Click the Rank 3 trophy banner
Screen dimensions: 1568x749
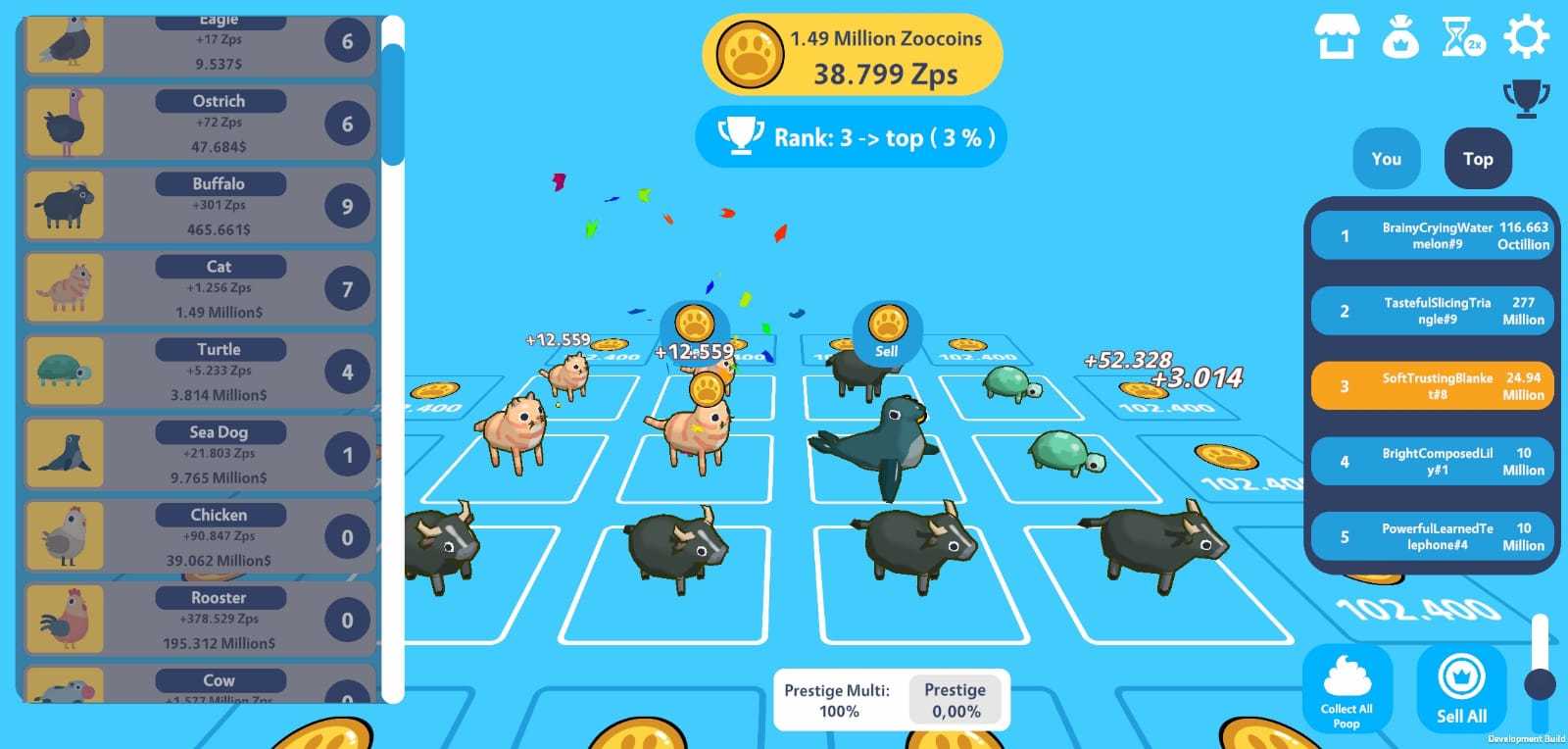click(851, 137)
